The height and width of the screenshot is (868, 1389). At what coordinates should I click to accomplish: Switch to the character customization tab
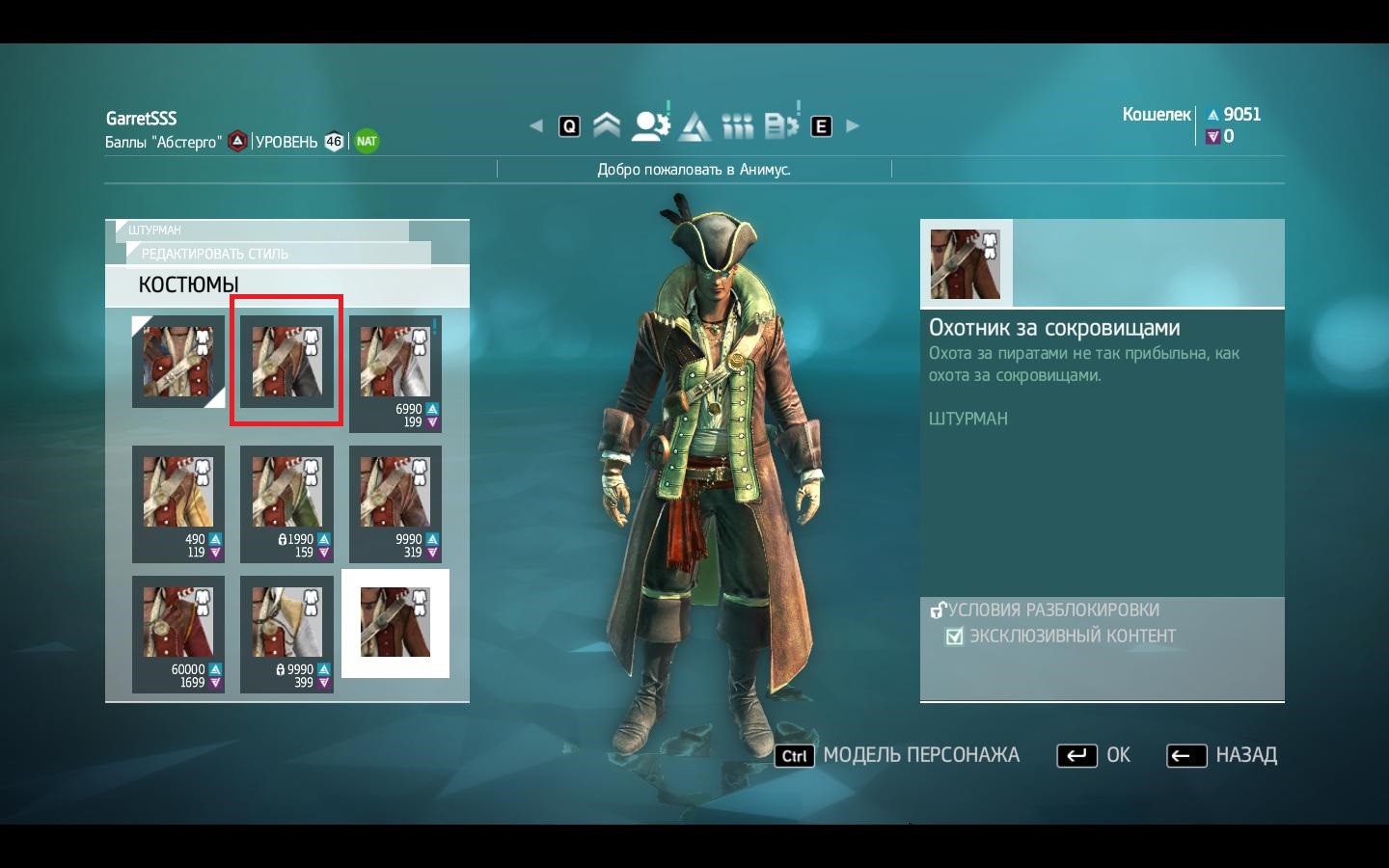[x=650, y=125]
